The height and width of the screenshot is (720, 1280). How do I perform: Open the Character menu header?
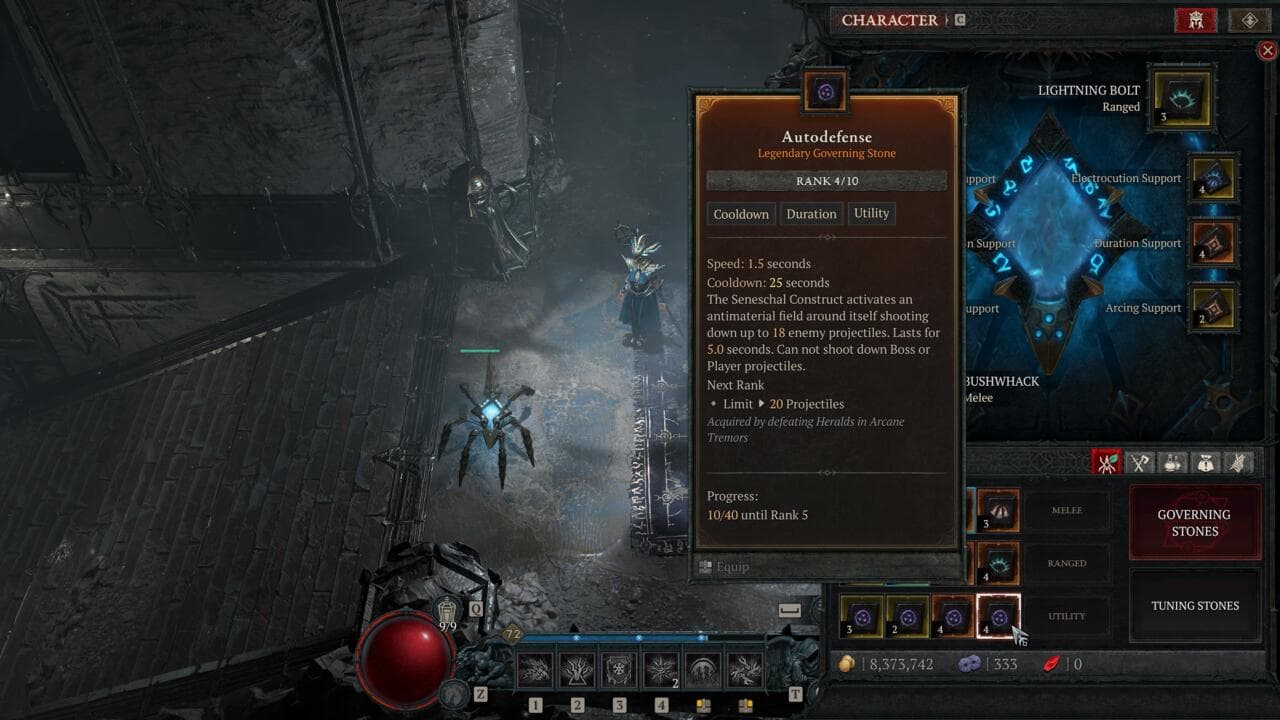pyautogui.click(x=888, y=20)
